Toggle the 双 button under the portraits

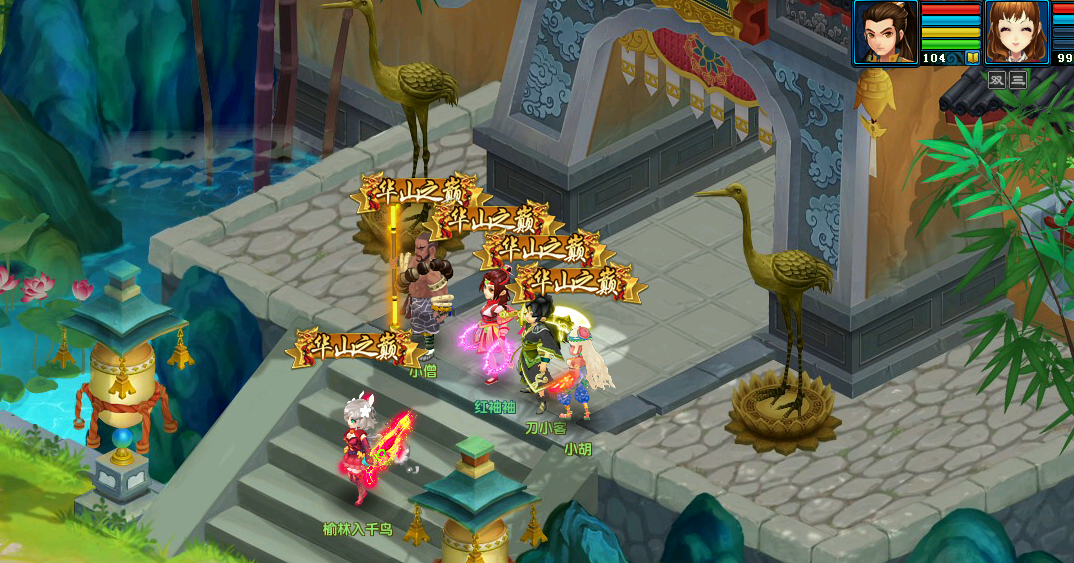pos(997,80)
